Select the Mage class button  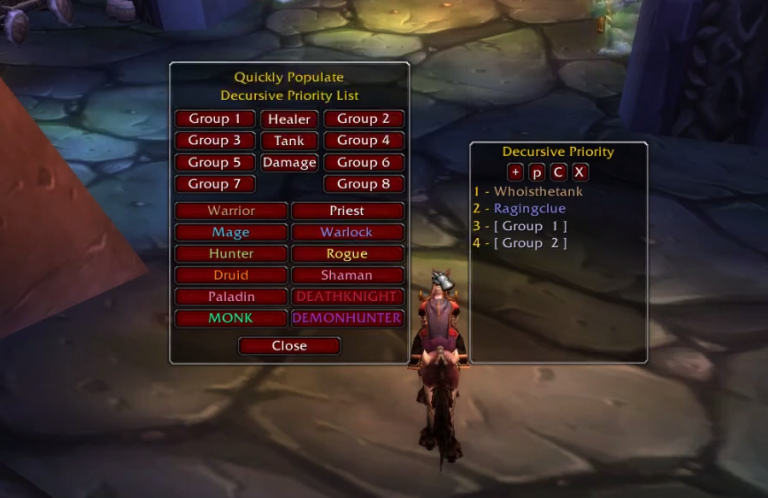click(x=231, y=232)
